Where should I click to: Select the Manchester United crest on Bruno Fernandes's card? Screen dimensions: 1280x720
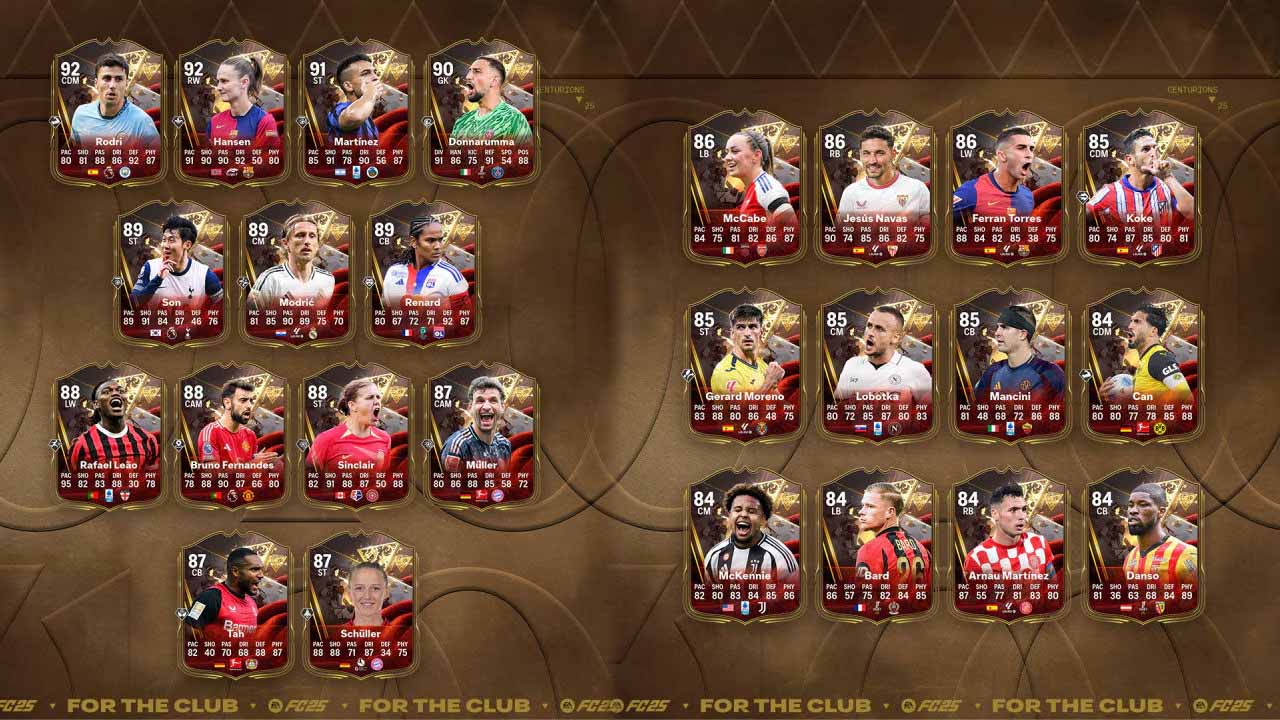pos(248,494)
